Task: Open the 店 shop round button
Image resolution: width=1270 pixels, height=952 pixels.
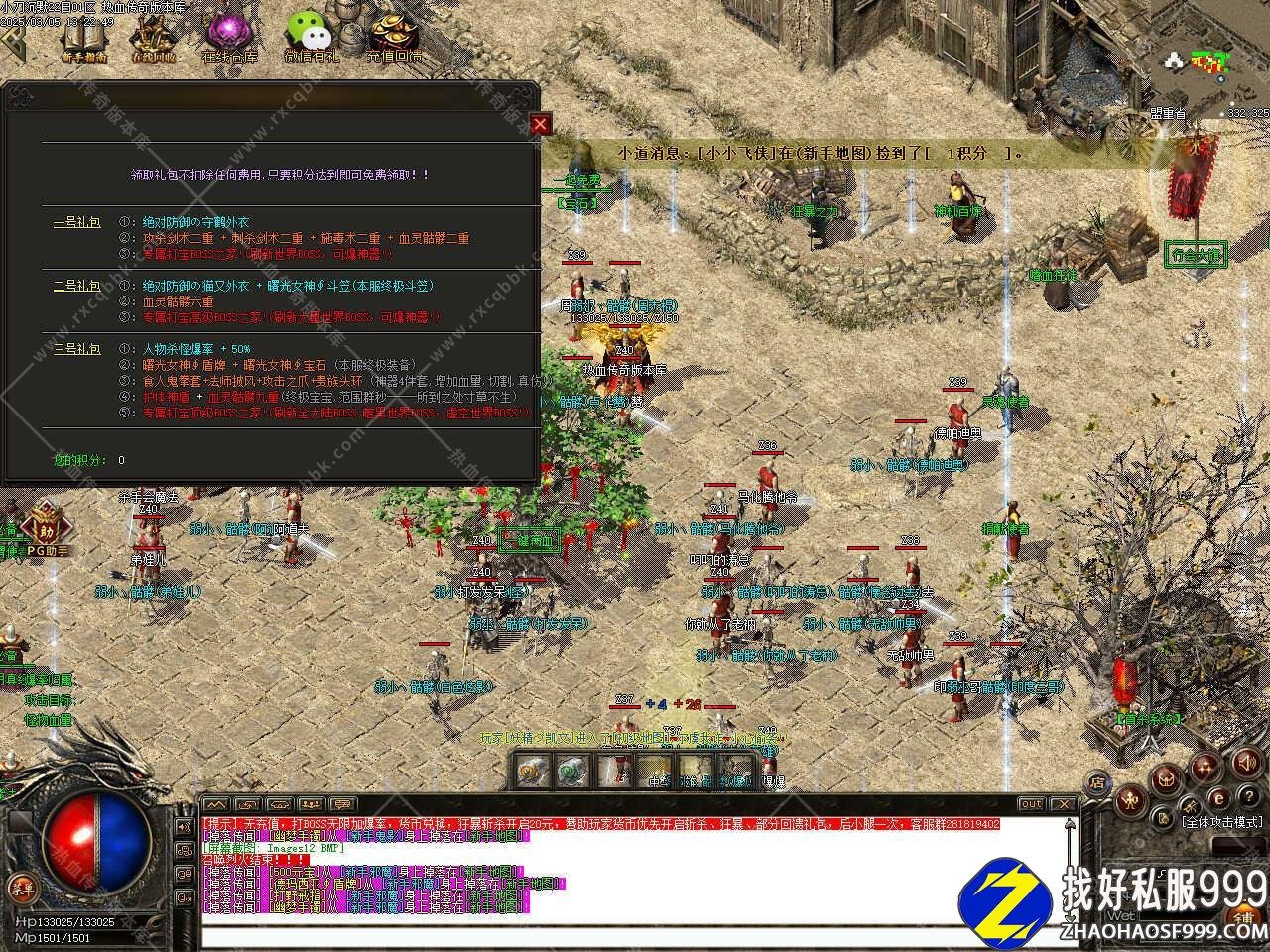Action: (1098, 783)
